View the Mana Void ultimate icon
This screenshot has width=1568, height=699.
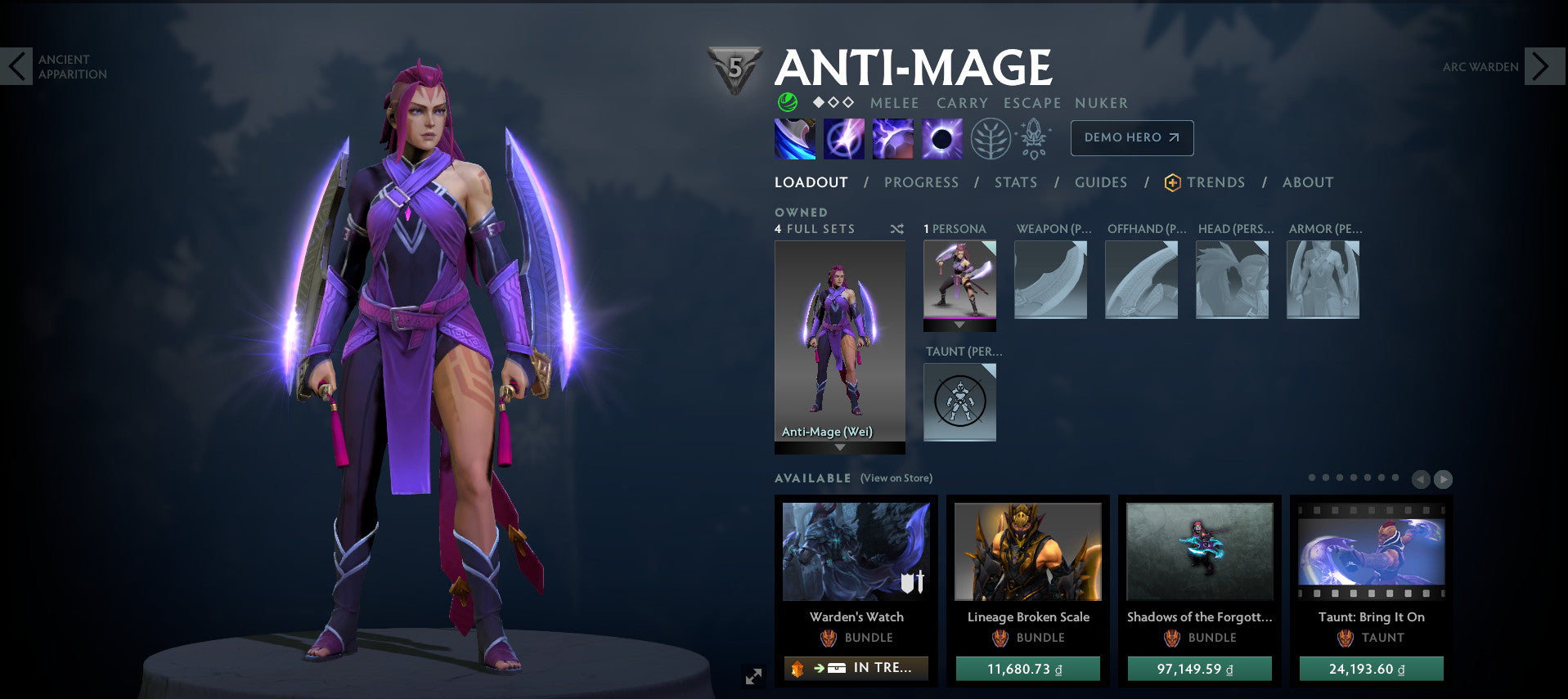point(941,137)
